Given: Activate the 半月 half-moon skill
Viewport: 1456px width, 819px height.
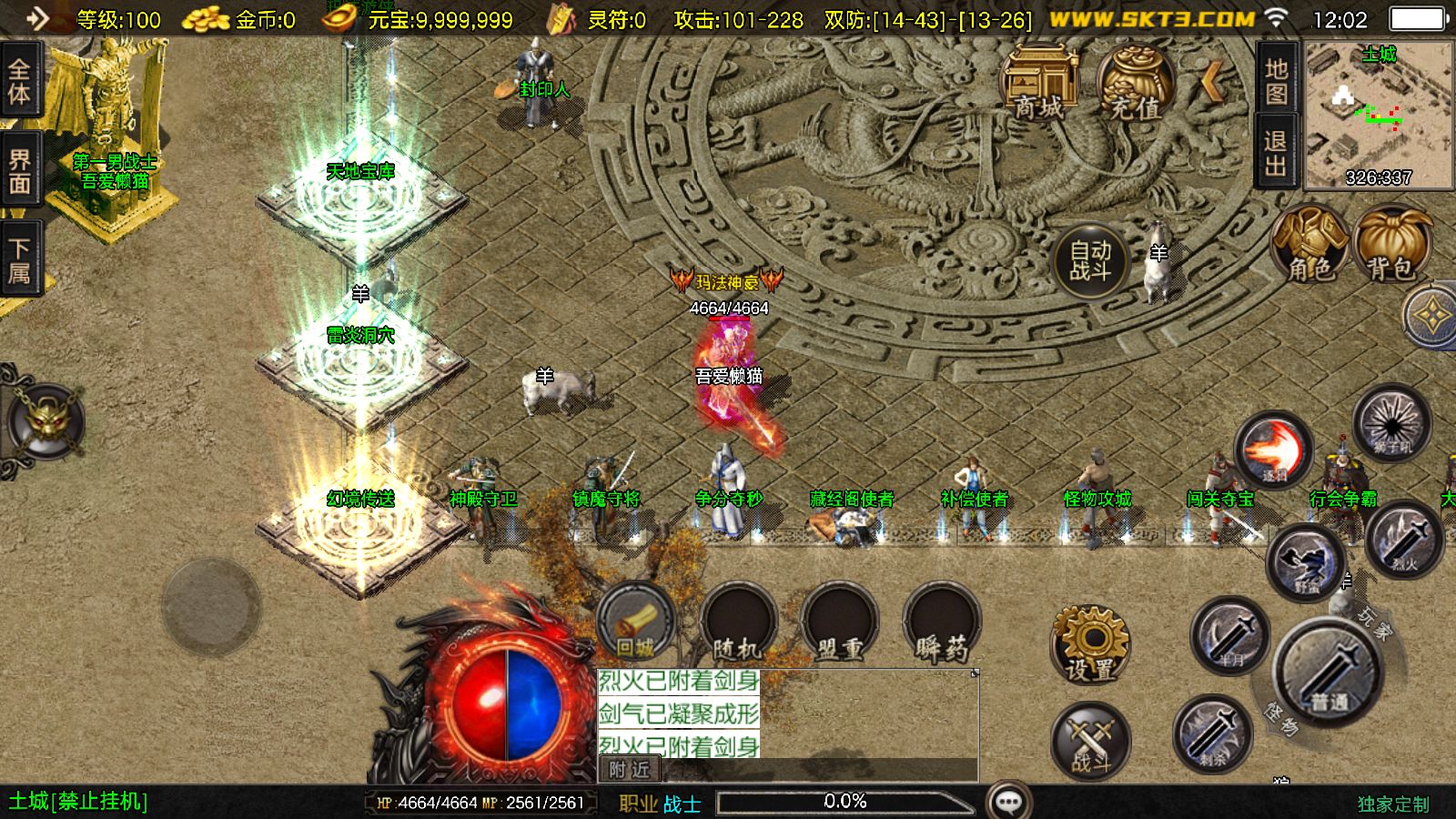Looking at the screenshot, I should (x=1230, y=635).
